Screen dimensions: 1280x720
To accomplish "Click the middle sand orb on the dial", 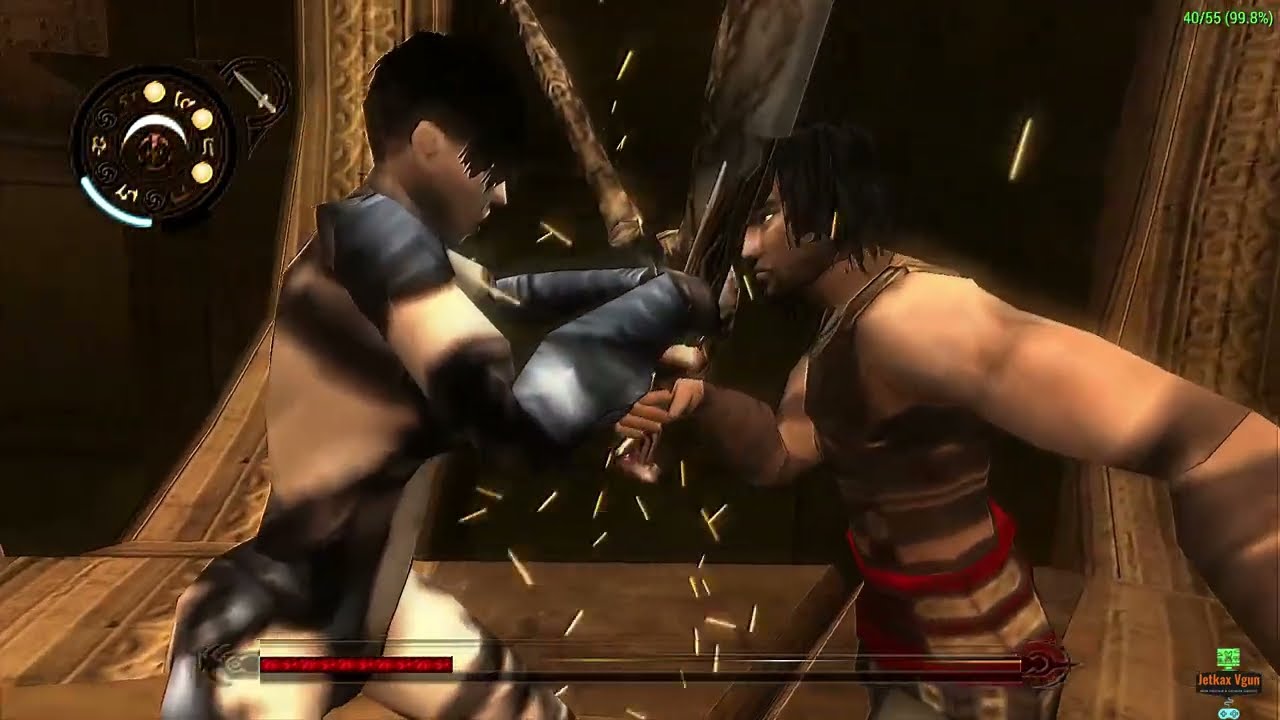I will [202, 119].
